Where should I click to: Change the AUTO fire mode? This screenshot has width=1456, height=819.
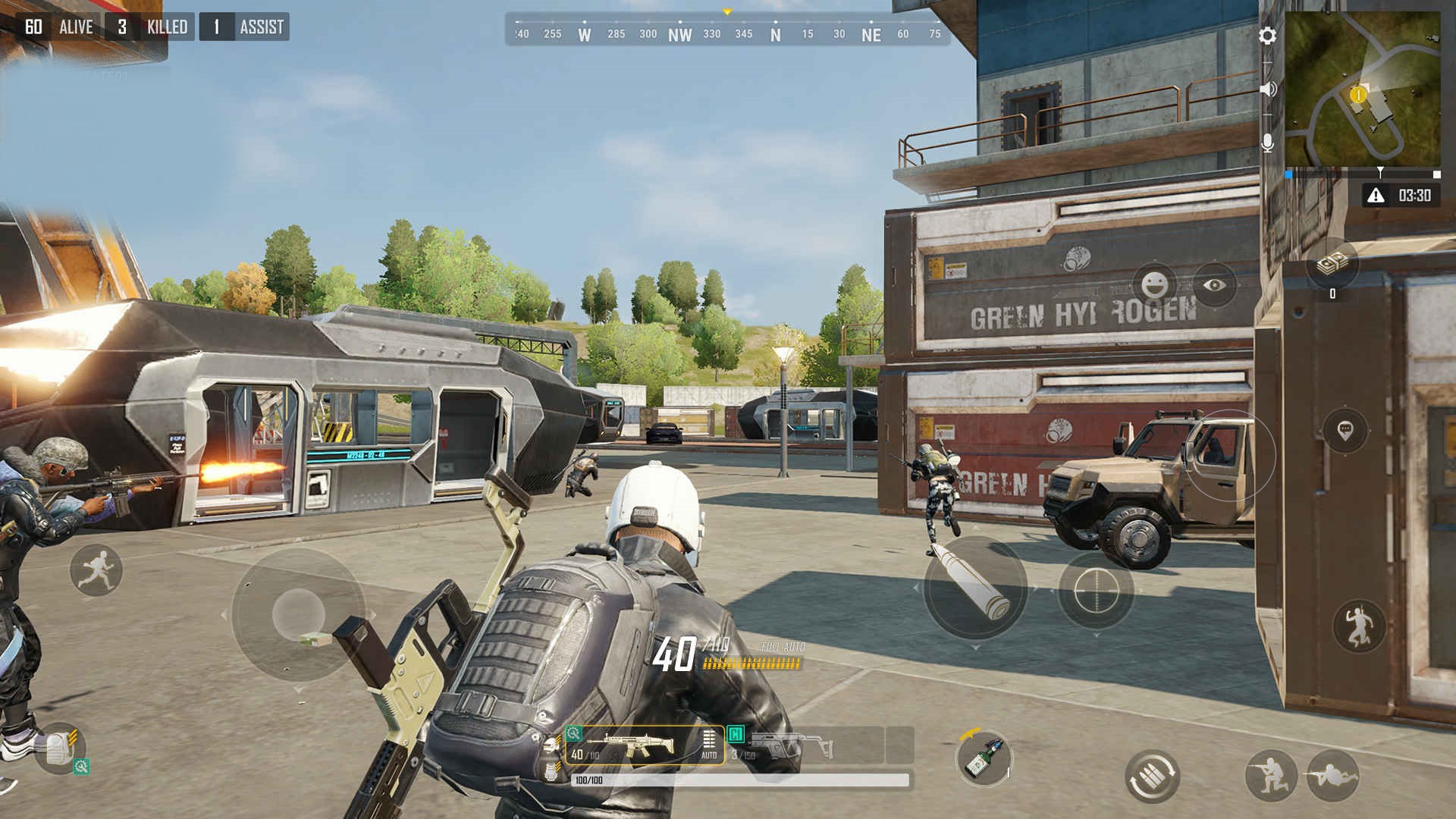[709, 745]
